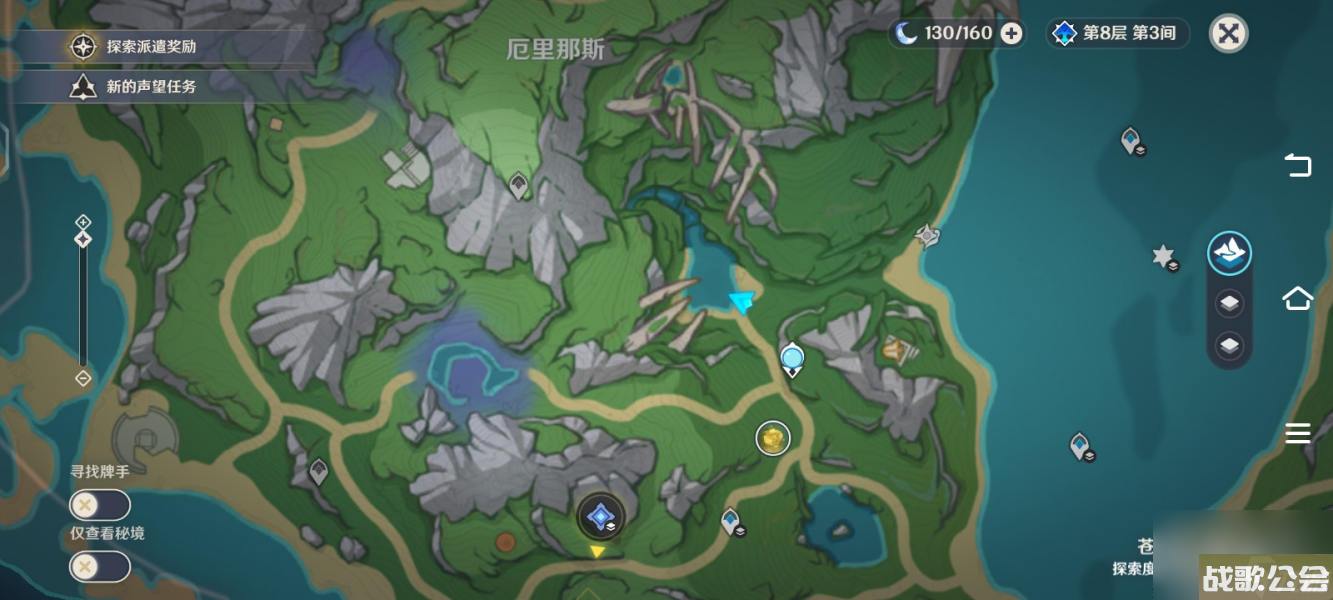Tap the Android home navigation button

(x=1297, y=298)
